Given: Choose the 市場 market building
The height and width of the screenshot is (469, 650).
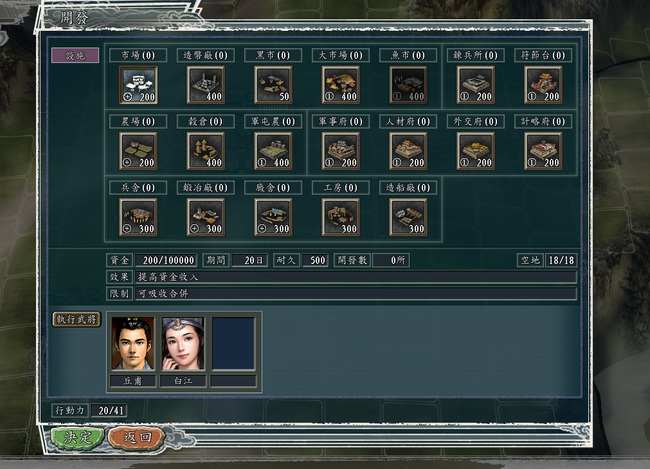Looking at the screenshot, I should click(138, 84).
